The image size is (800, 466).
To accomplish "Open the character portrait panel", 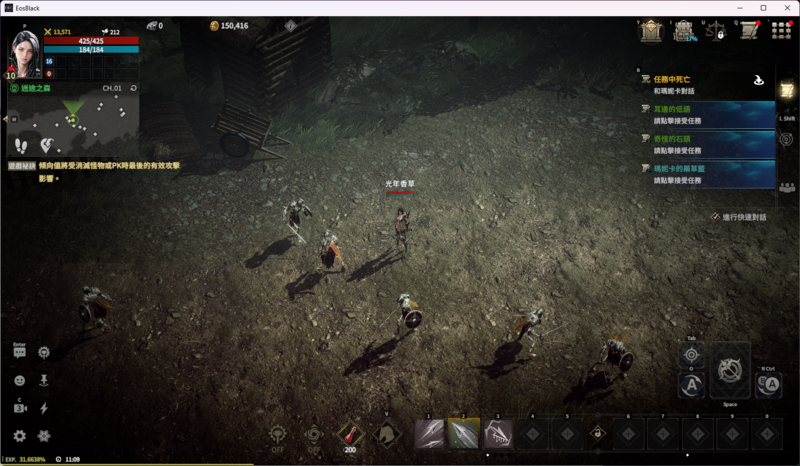I will point(25,54).
